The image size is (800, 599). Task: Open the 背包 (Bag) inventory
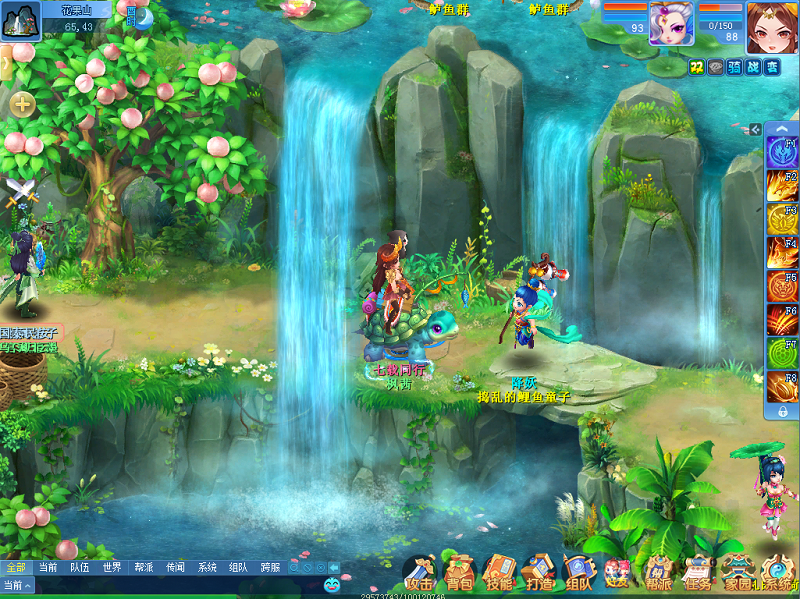tap(459, 573)
